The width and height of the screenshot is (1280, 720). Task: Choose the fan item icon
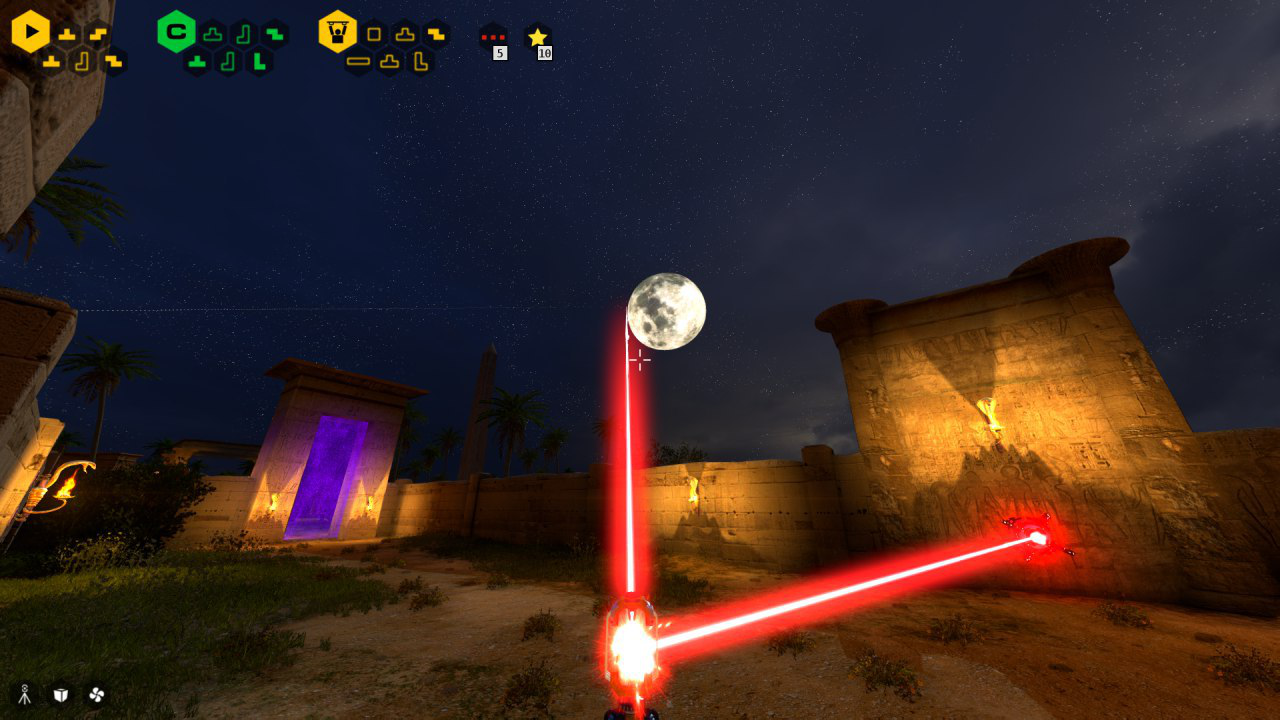tap(96, 694)
